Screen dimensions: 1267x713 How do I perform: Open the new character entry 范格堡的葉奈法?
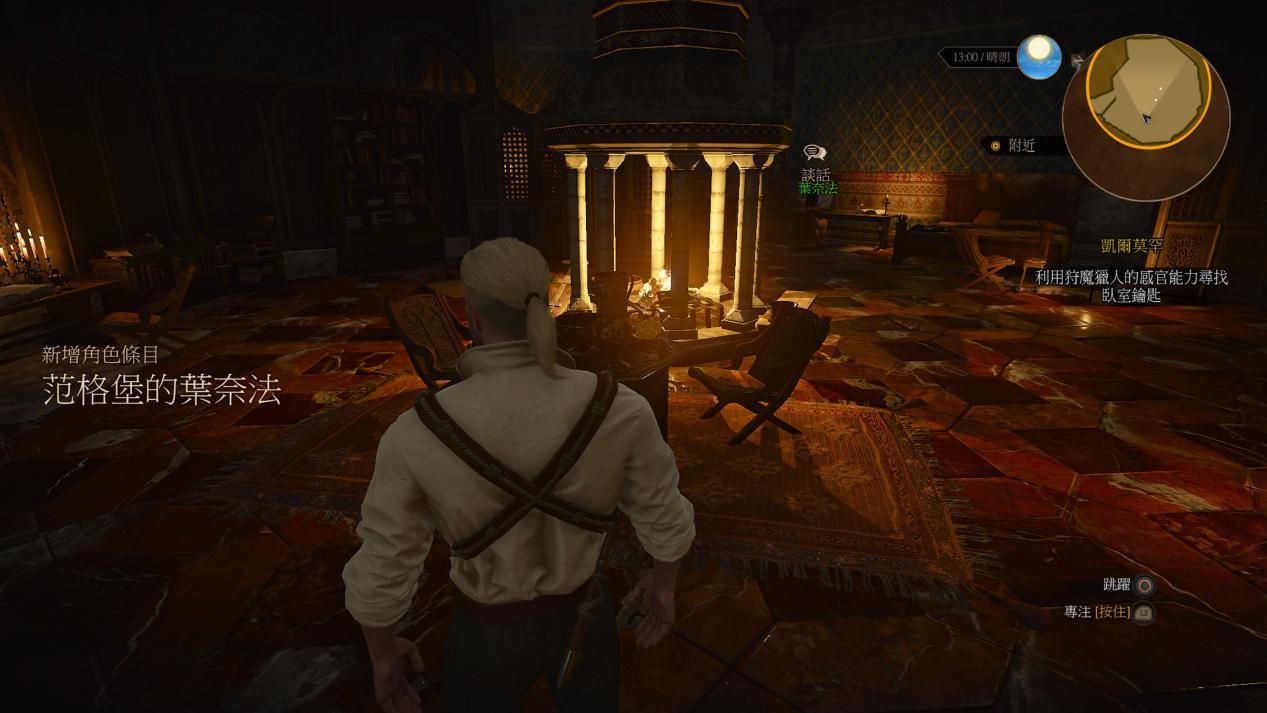pos(161,389)
